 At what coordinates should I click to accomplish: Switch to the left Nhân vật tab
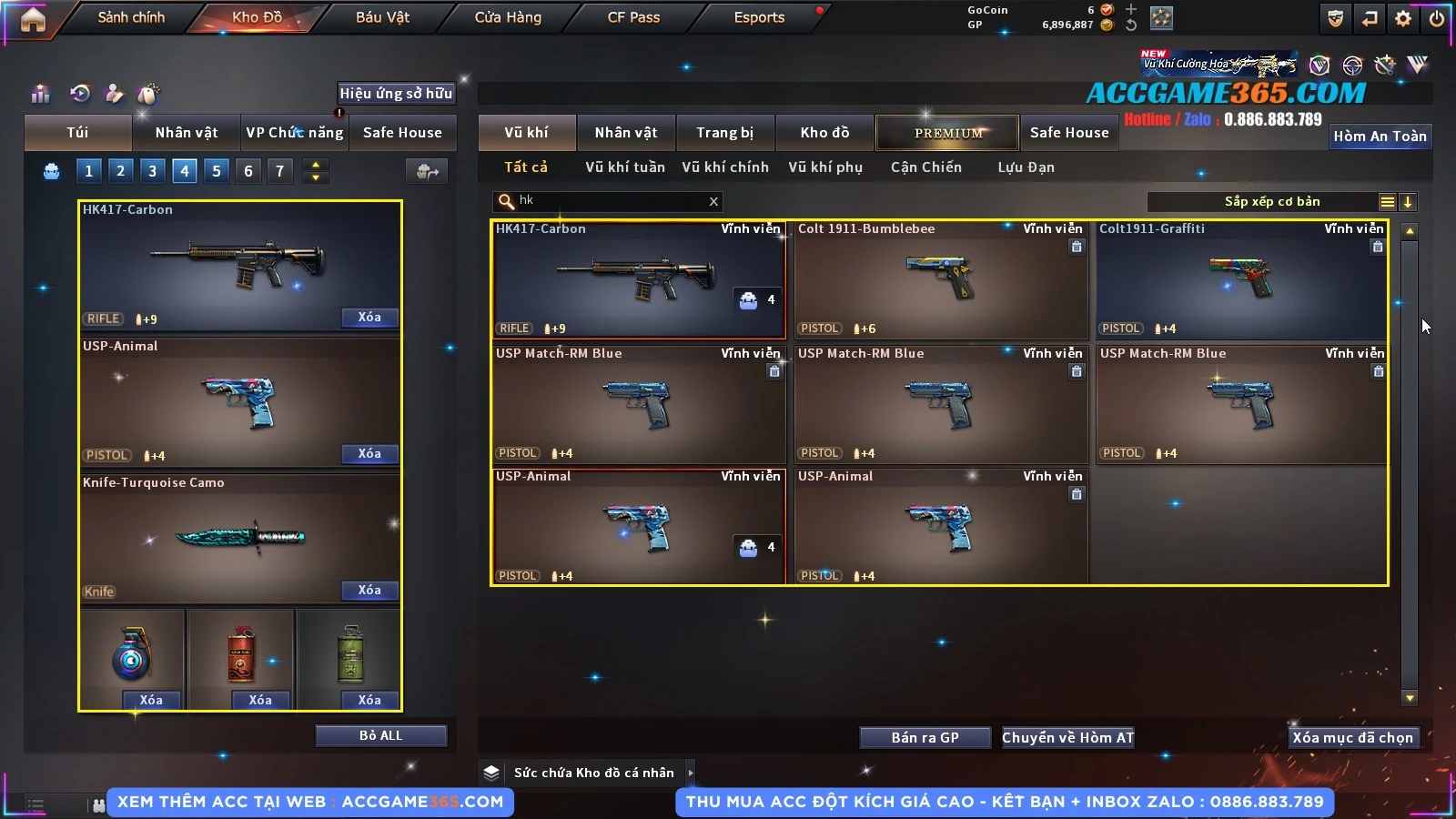(x=187, y=133)
